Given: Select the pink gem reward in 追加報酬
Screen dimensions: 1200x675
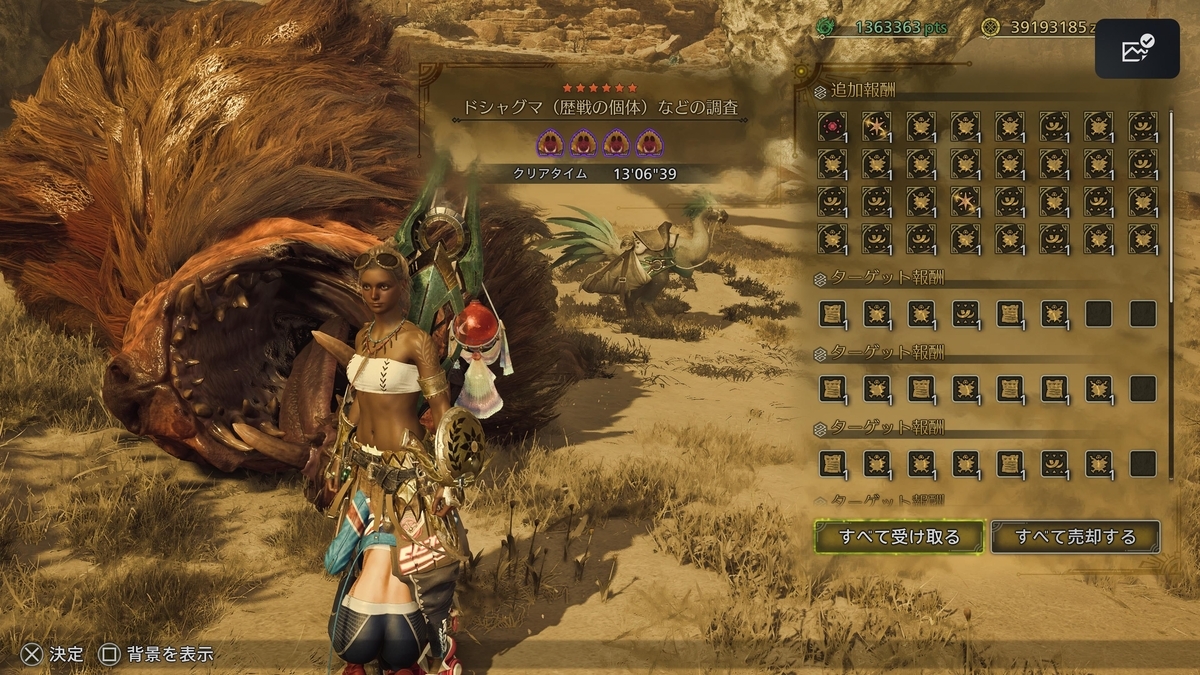Looking at the screenshot, I should pos(832,126).
